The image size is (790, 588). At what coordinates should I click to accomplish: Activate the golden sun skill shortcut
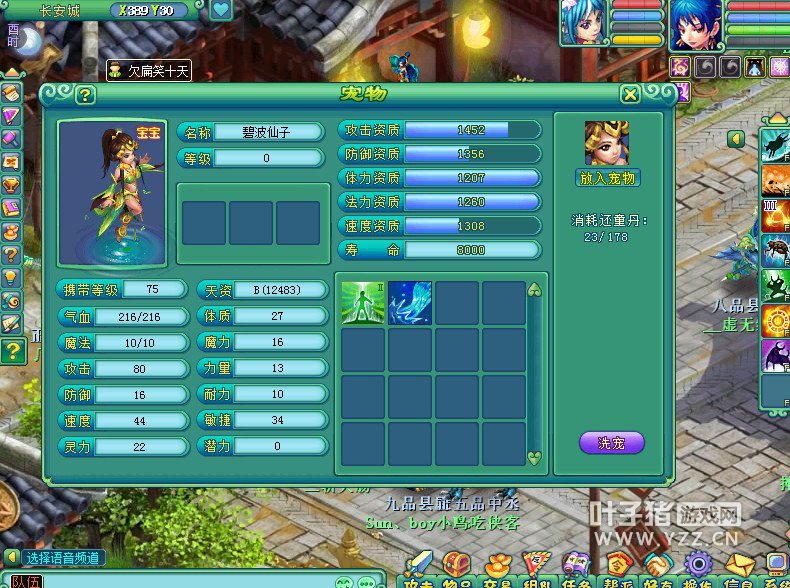(x=776, y=320)
